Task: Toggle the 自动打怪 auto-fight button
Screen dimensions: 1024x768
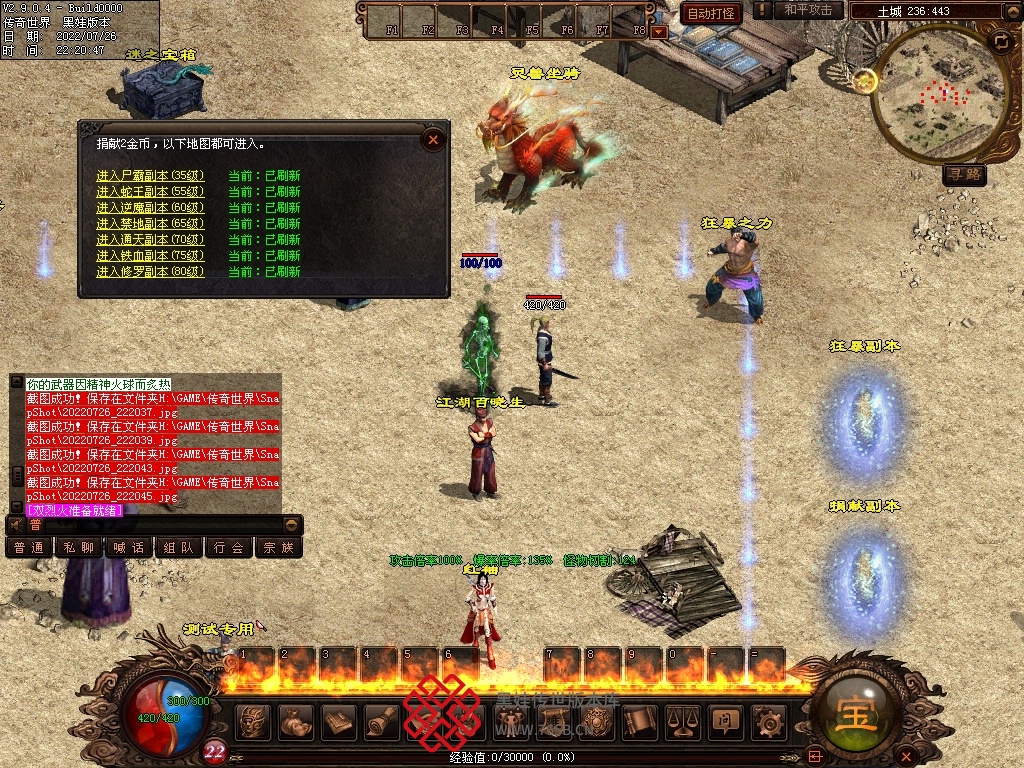Action: point(711,13)
